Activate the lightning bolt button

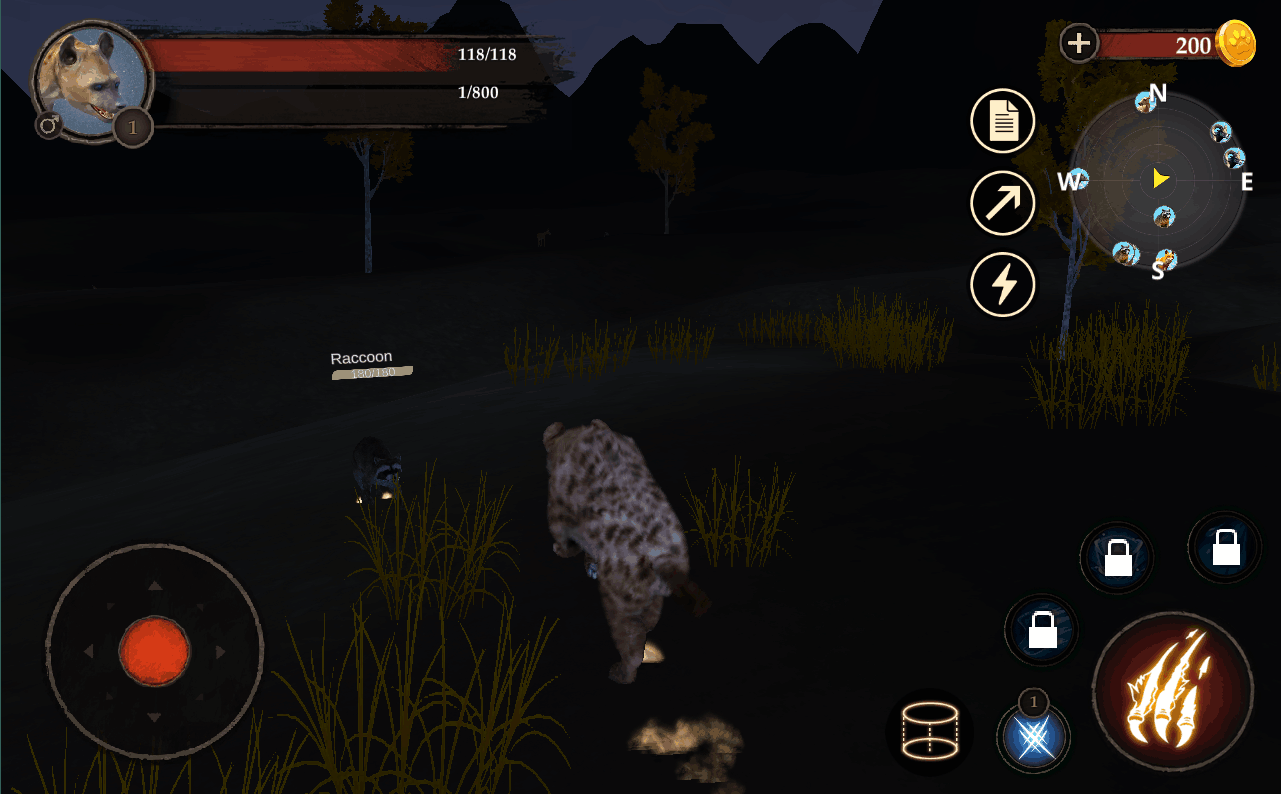click(1003, 285)
